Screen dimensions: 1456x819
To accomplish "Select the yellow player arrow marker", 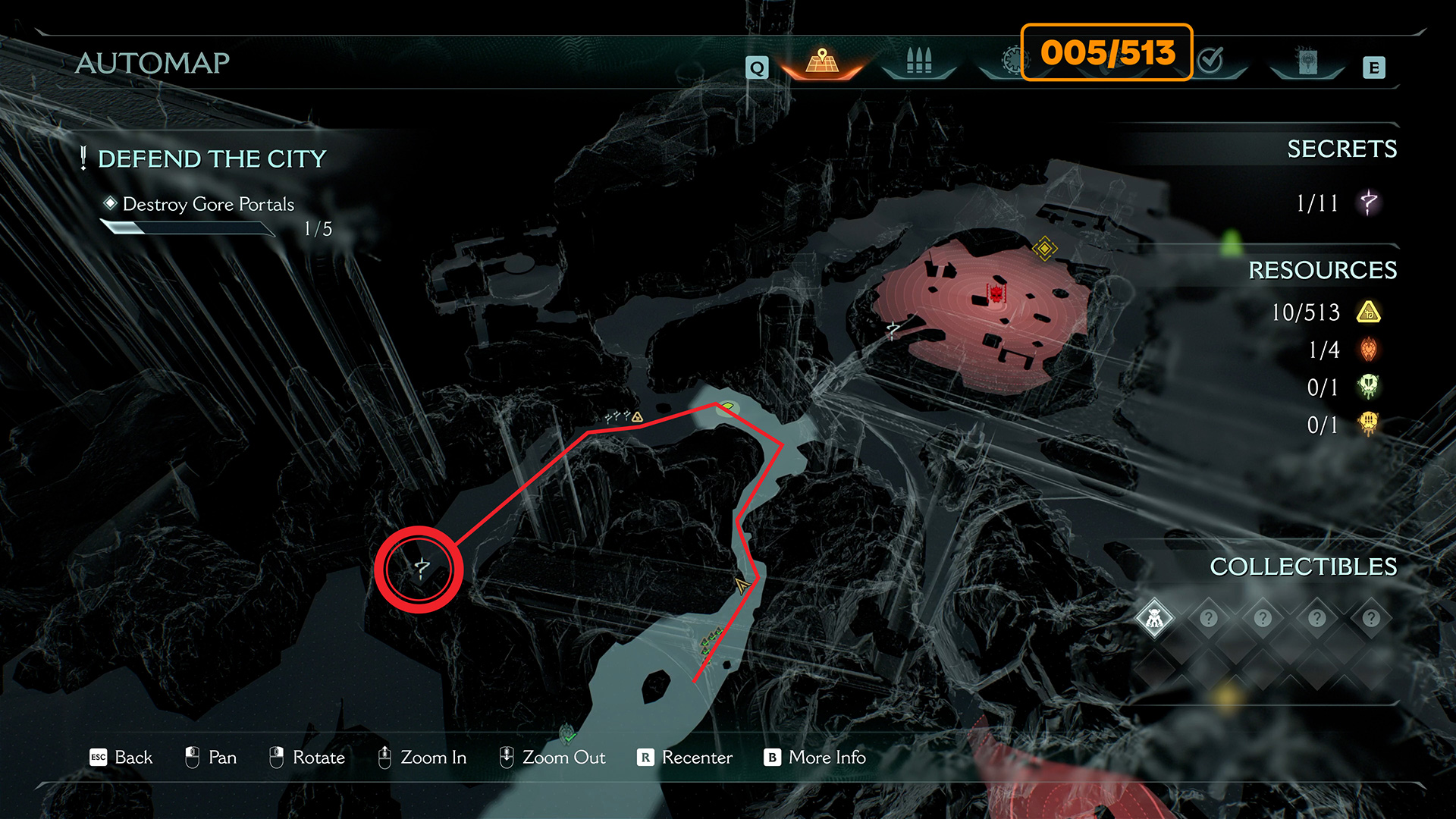I will click(x=742, y=585).
